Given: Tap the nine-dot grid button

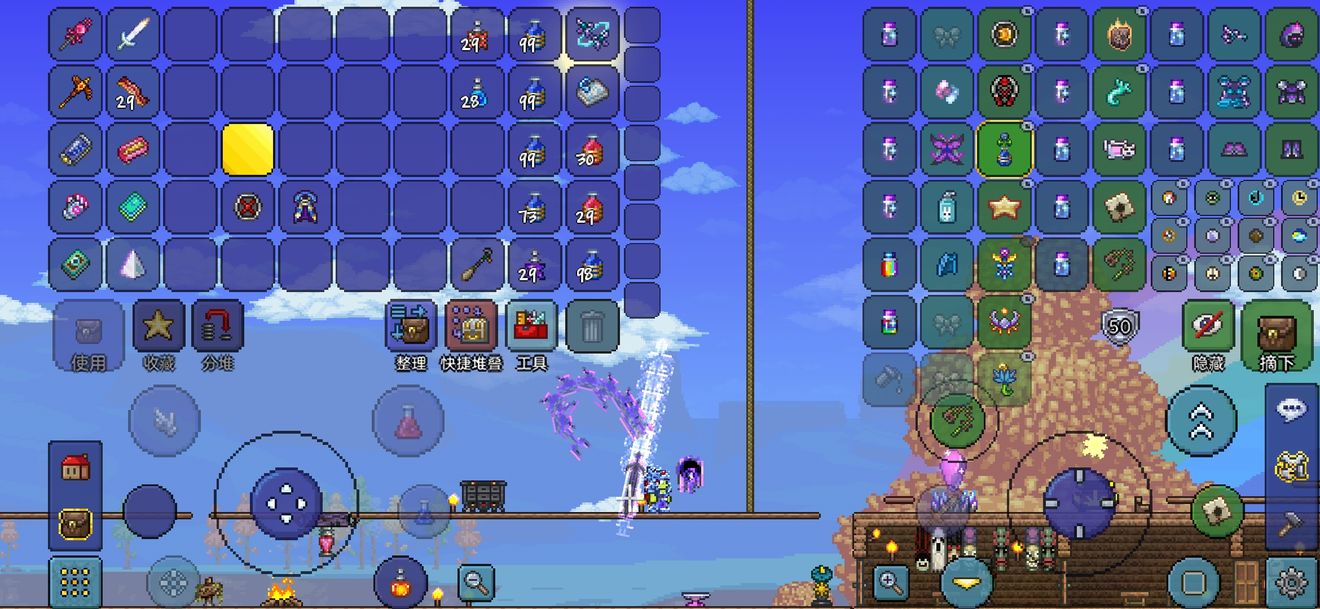Looking at the screenshot, I should (x=75, y=582).
